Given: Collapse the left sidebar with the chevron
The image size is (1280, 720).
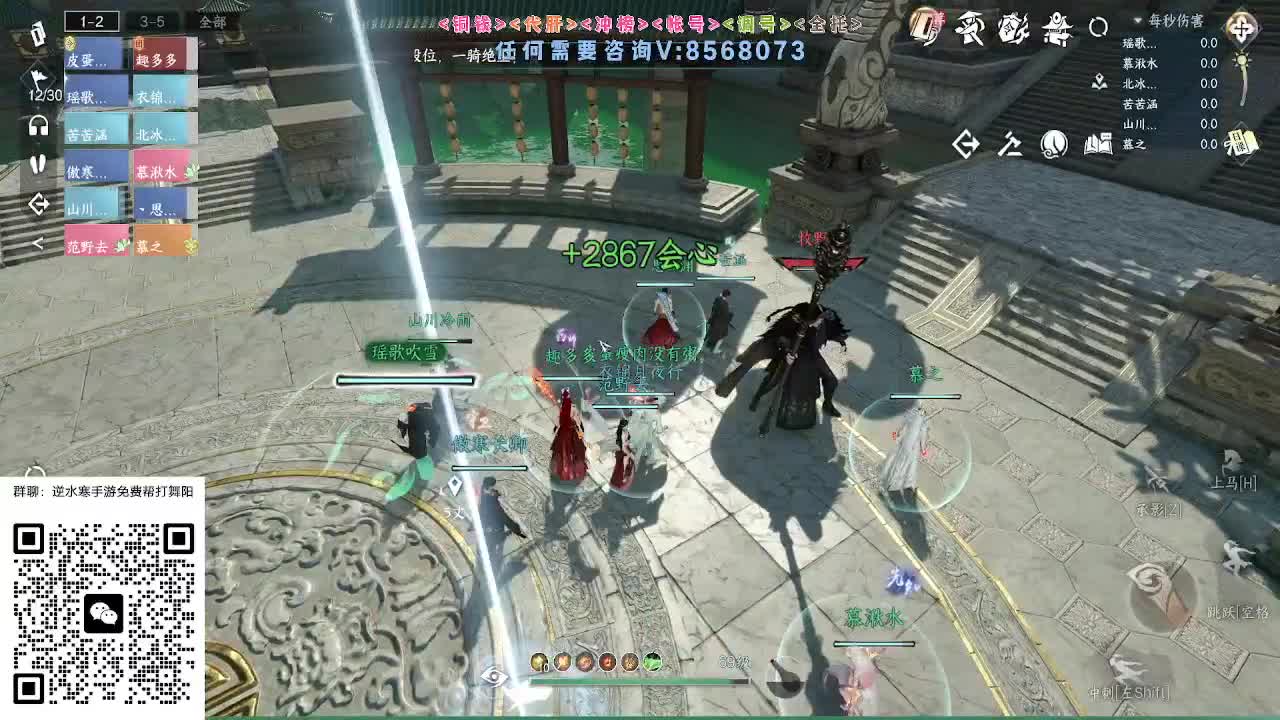Looking at the screenshot, I should click(x=38, y=242).
